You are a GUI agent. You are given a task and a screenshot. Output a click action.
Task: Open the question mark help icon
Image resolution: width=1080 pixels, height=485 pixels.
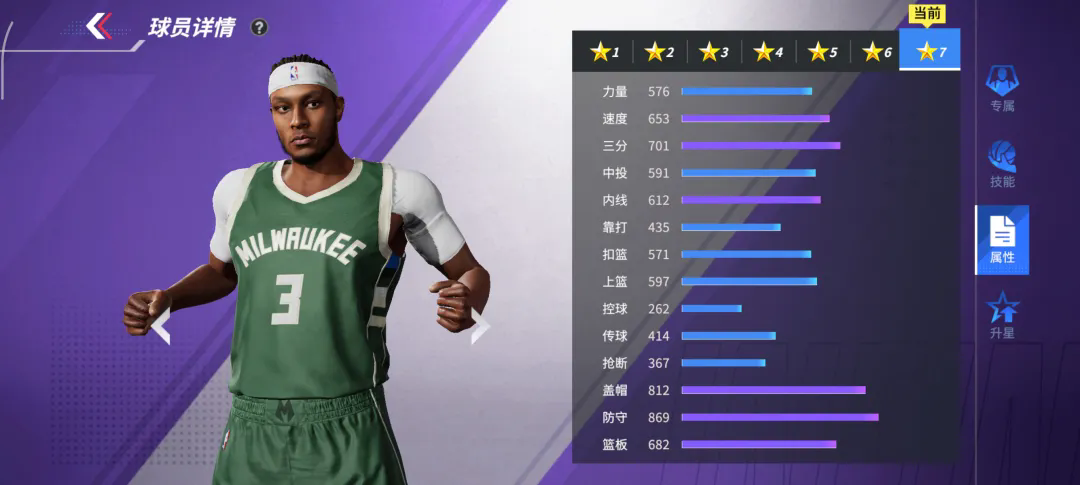tap(259, 27)
